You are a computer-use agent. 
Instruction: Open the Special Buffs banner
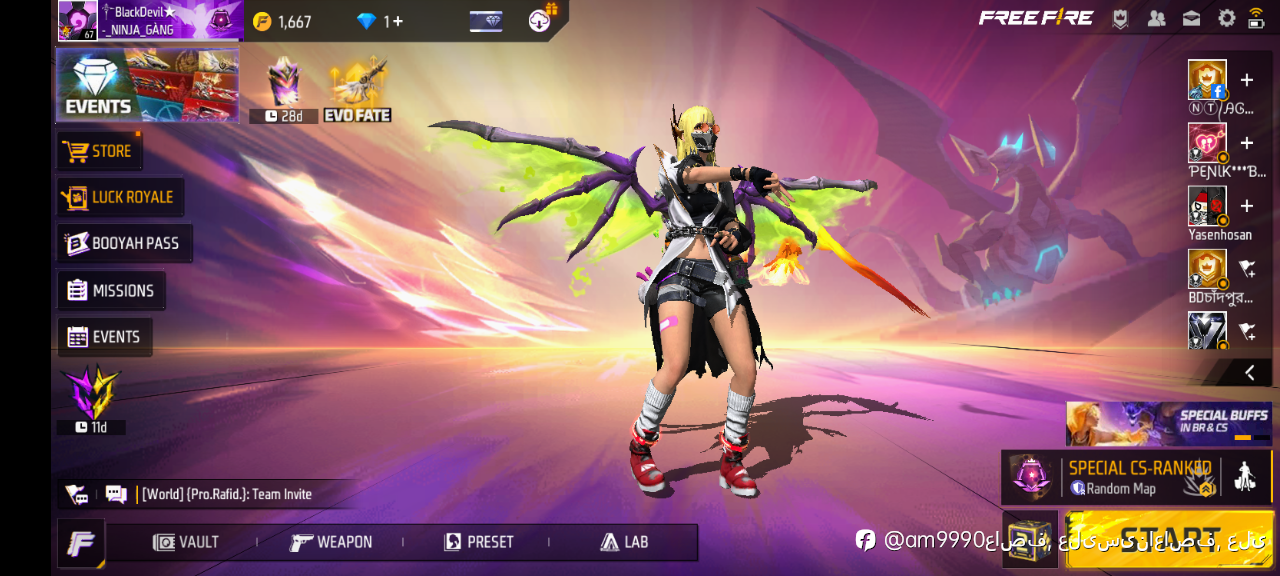point(1168,423)
